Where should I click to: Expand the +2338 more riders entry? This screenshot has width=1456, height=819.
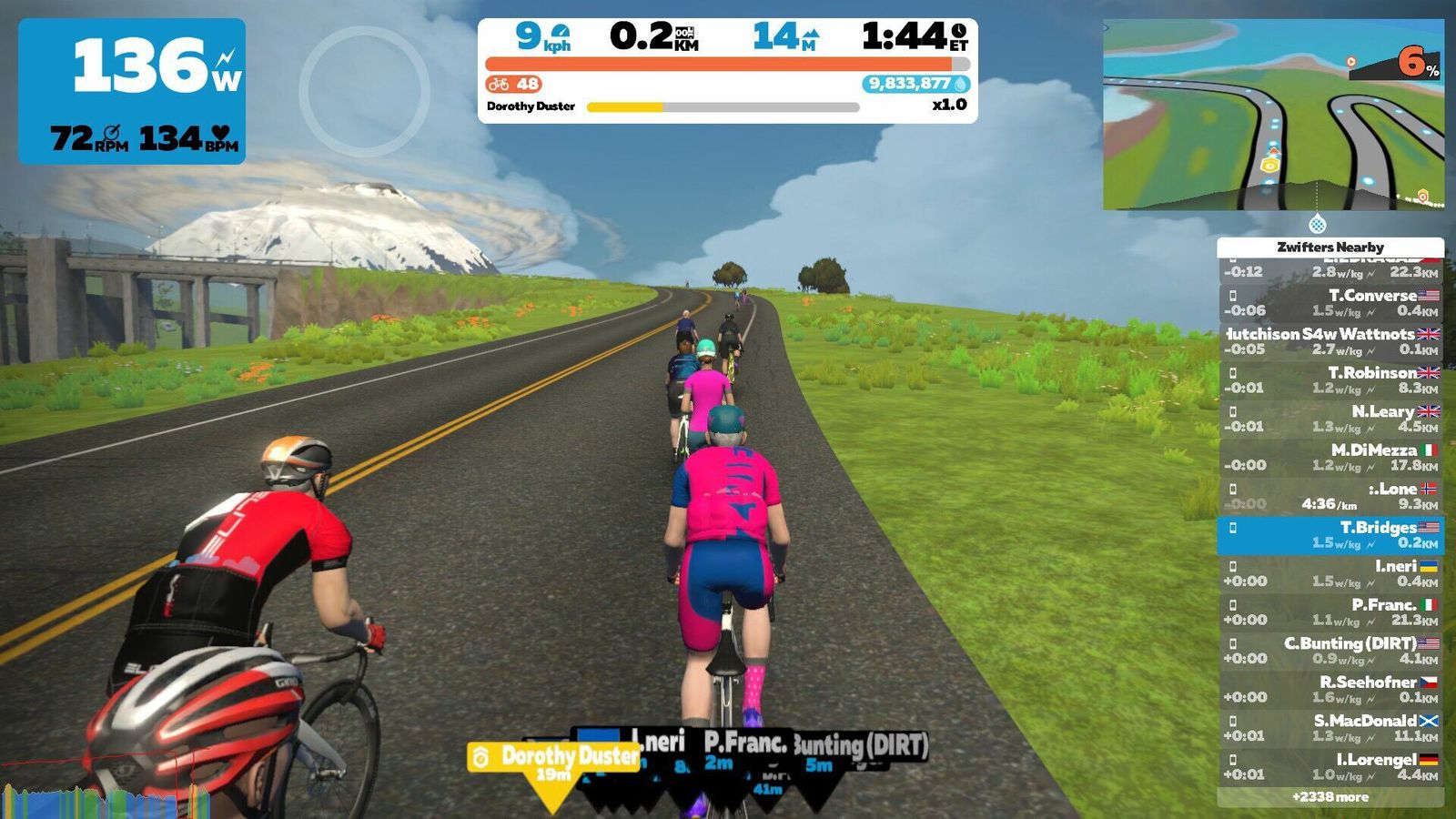coord(1330,797)
